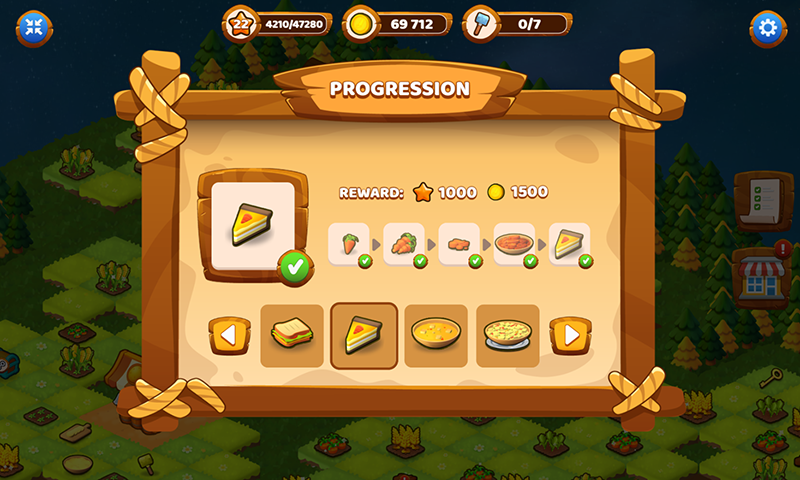Open settings with the gear button

pyautogui.click(x=768, y=28)
